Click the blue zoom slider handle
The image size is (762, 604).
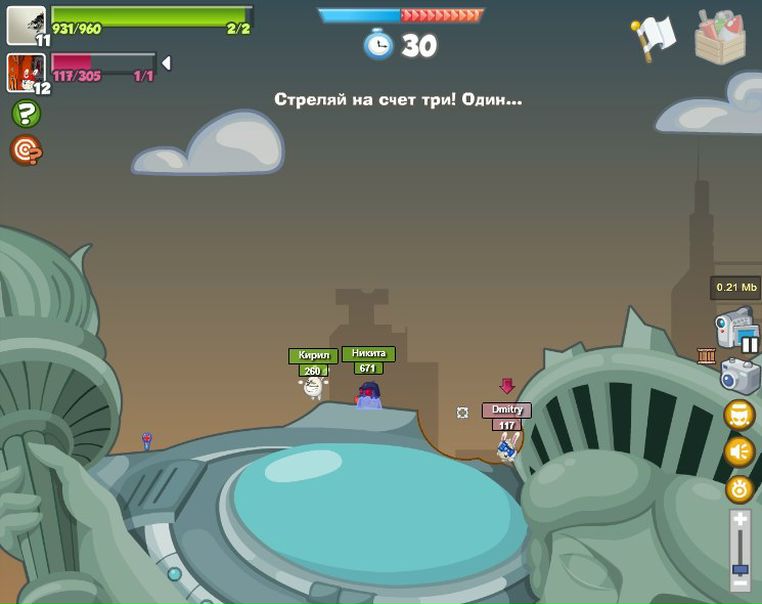tap(740, 569)
